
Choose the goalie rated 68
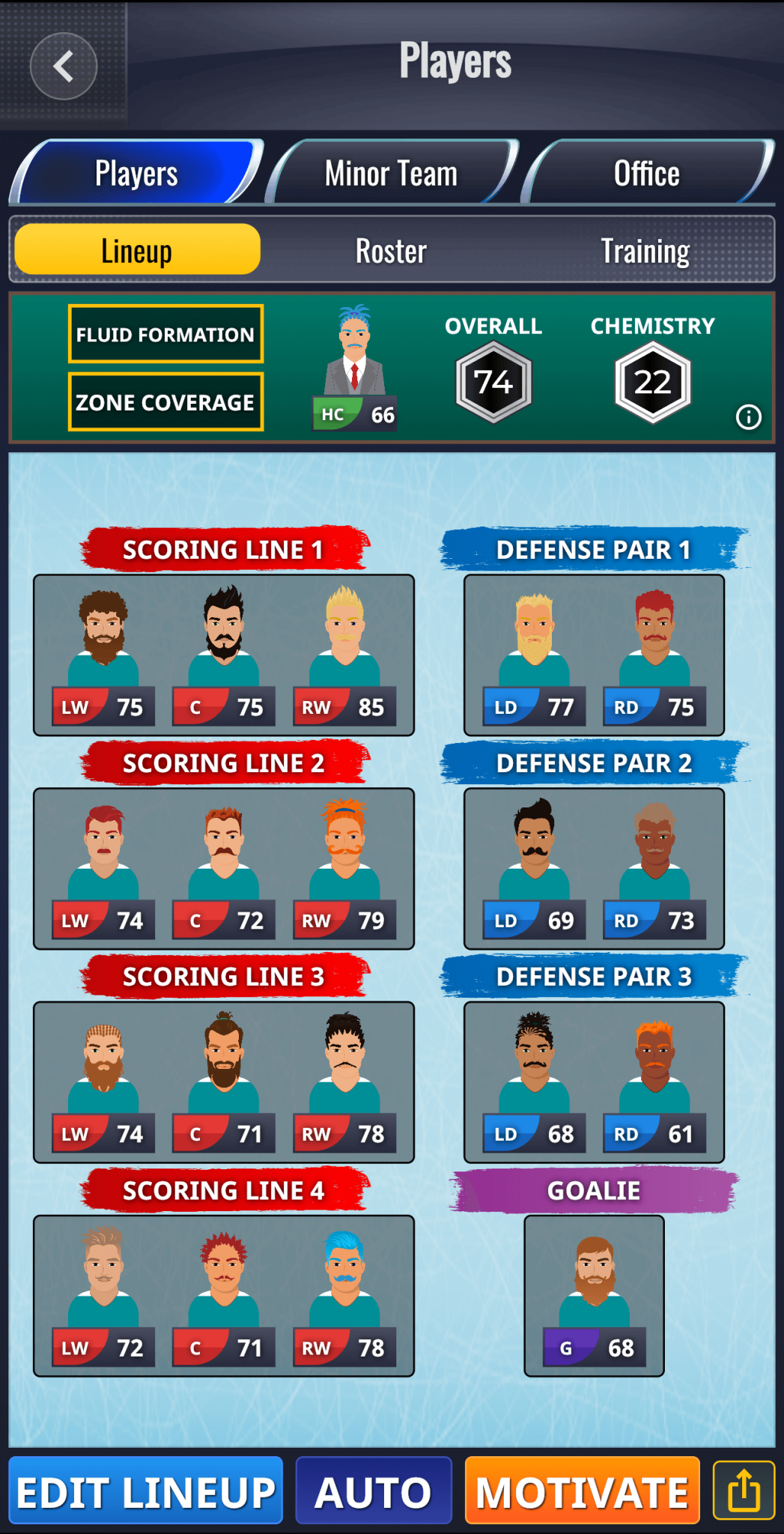595,1296
